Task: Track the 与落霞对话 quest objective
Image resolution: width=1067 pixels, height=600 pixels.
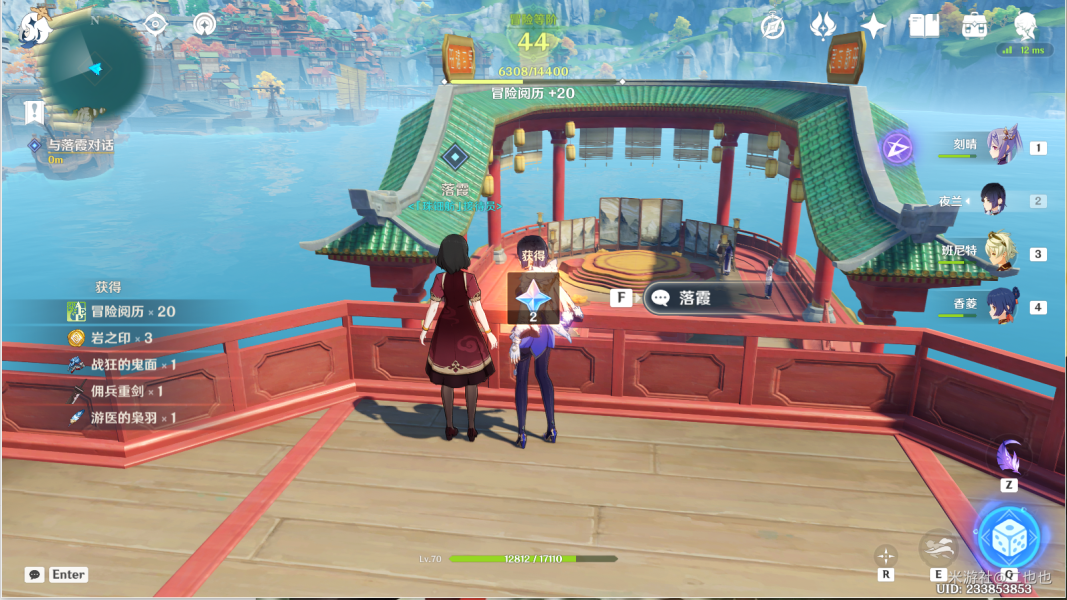Action: click(x=80, y=146)
